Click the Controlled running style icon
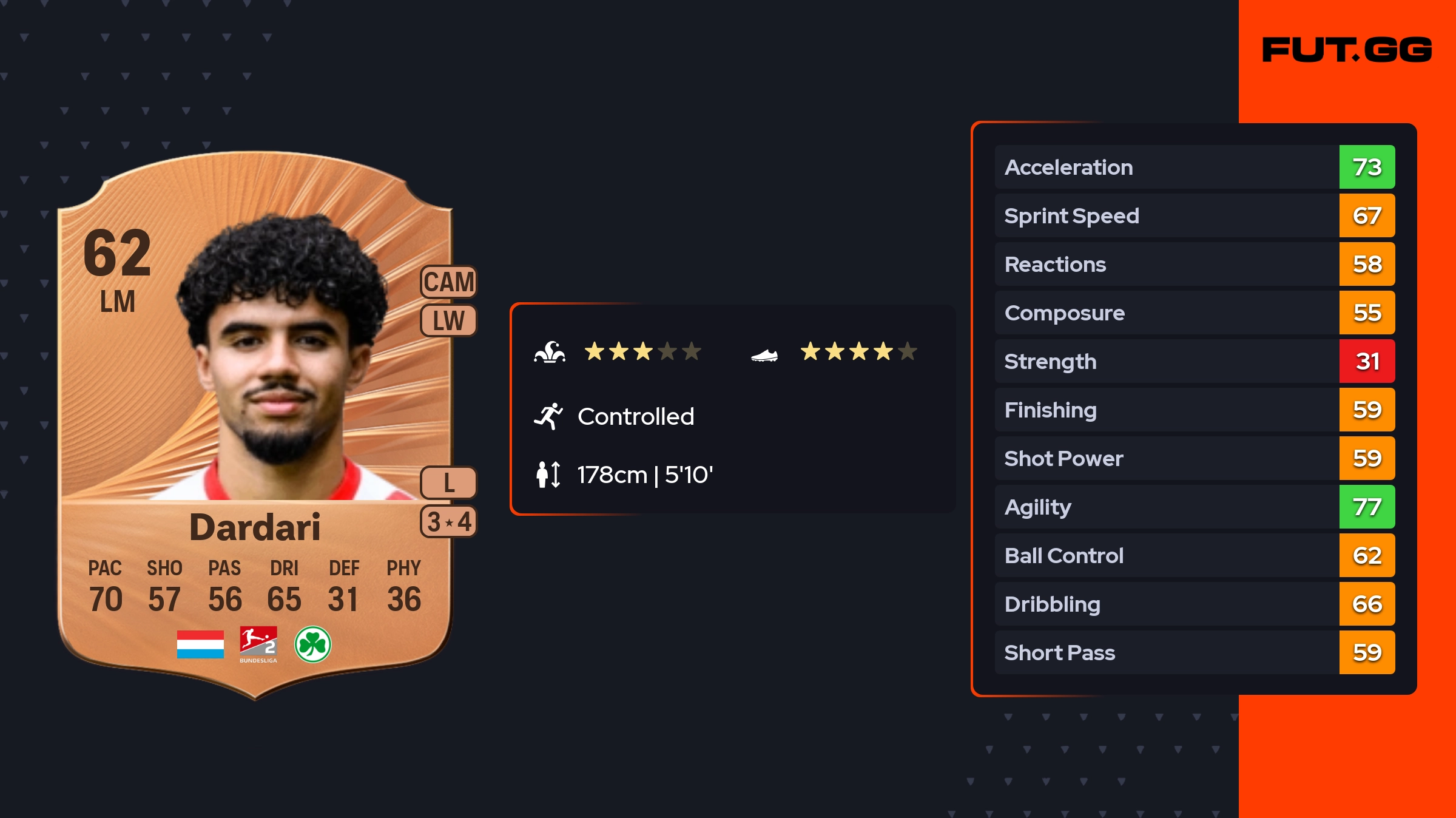This screenshot has width=1456, height=818. tap(548, 416)
